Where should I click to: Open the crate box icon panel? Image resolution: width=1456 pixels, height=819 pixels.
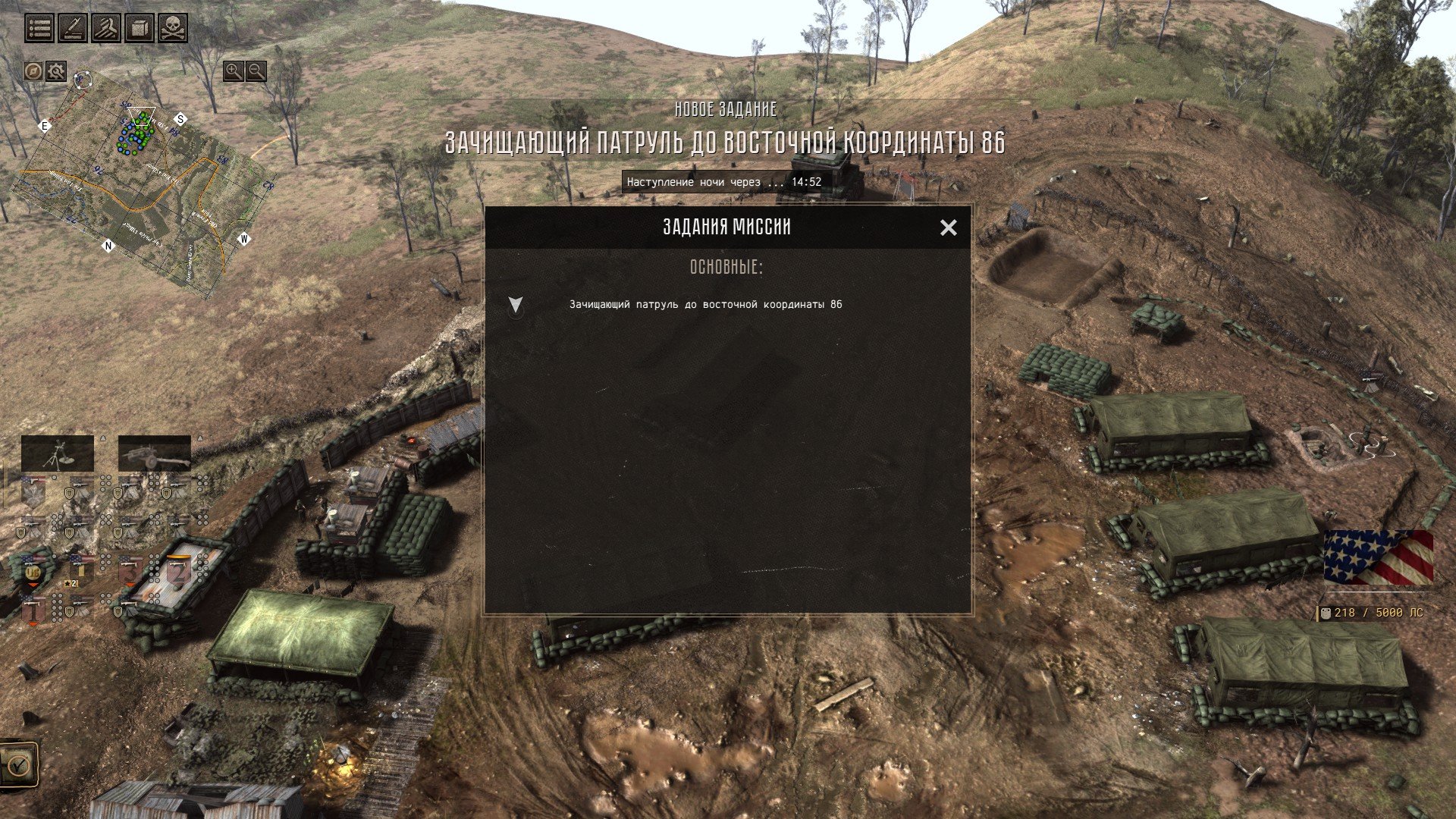[140, 29]
